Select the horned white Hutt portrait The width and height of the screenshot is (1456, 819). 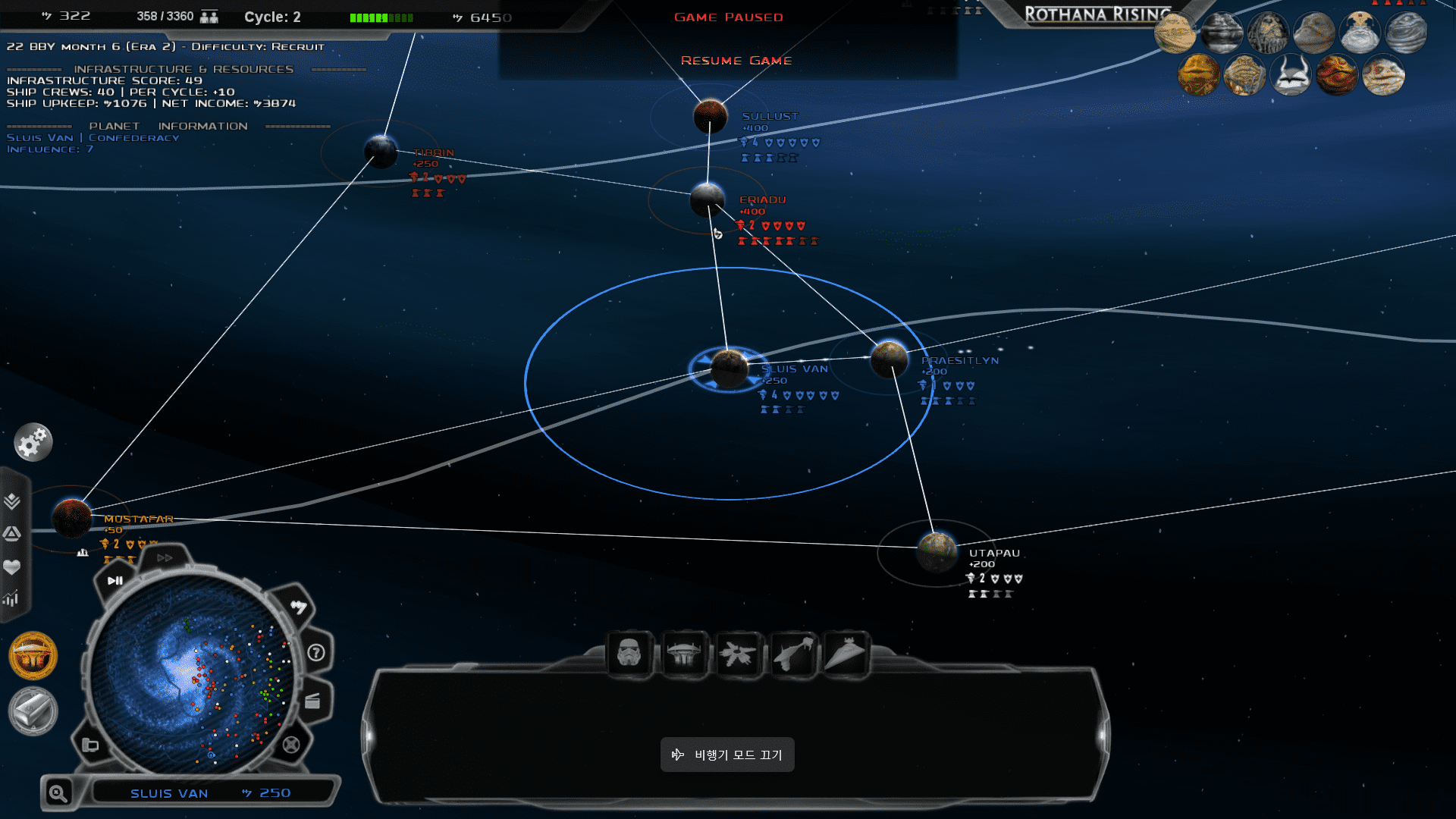point(1290,76)
